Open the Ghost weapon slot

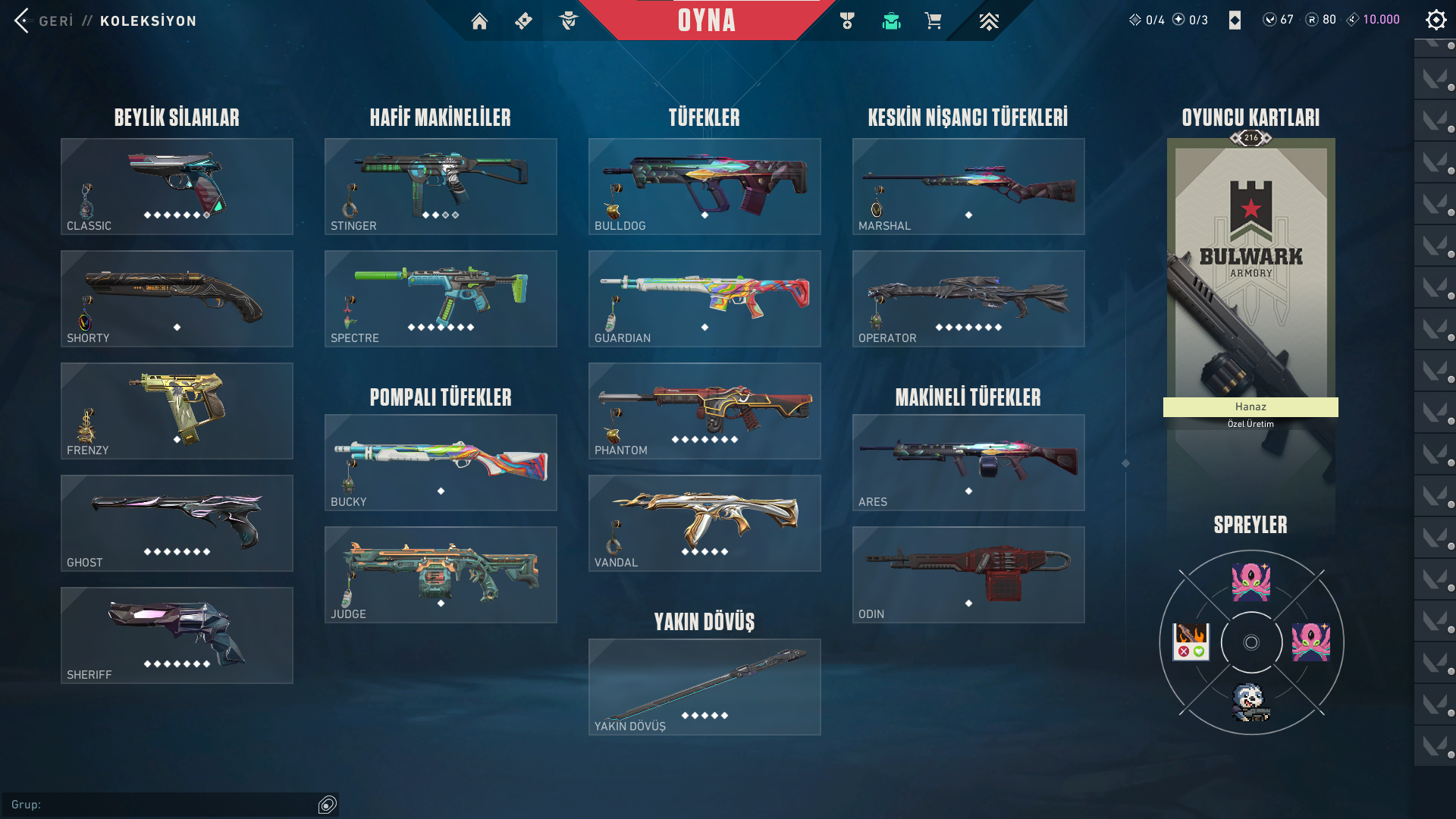click(x=177, y=523)
